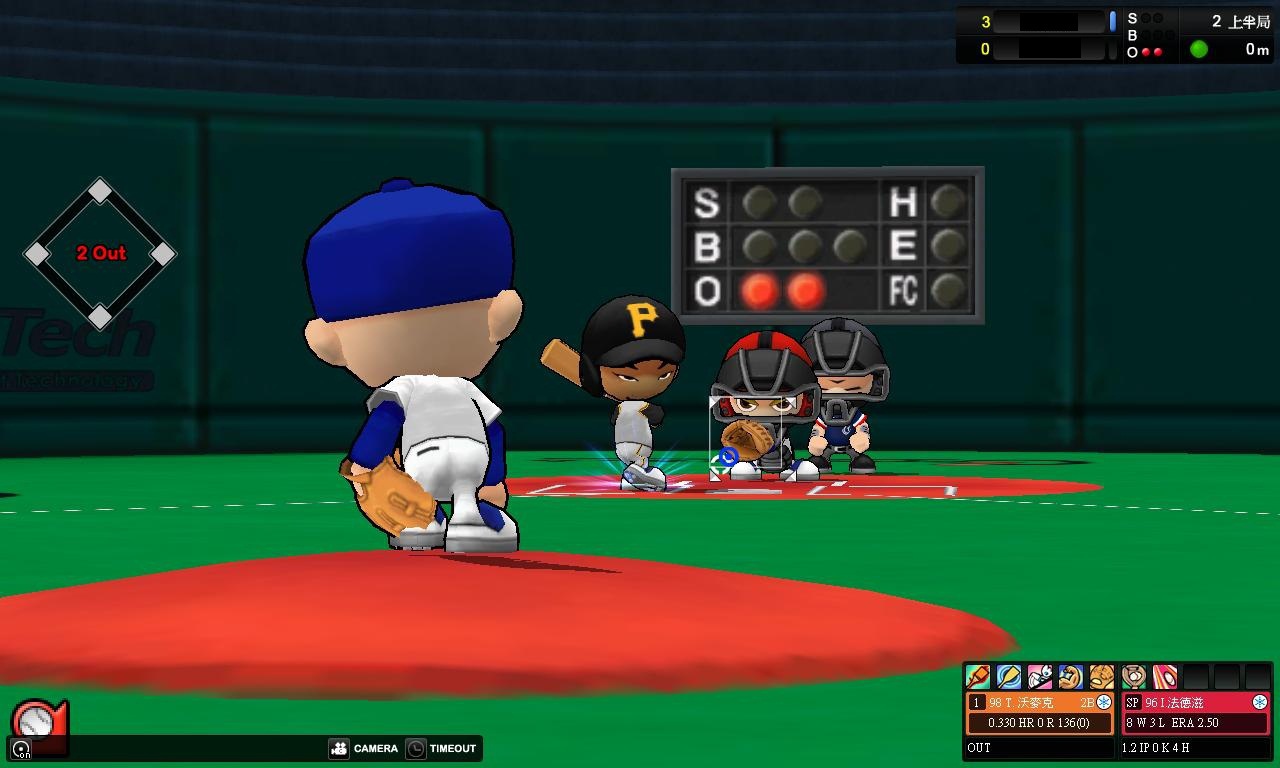Activate the catcher mitt with ball skill

pos(1134,677)
